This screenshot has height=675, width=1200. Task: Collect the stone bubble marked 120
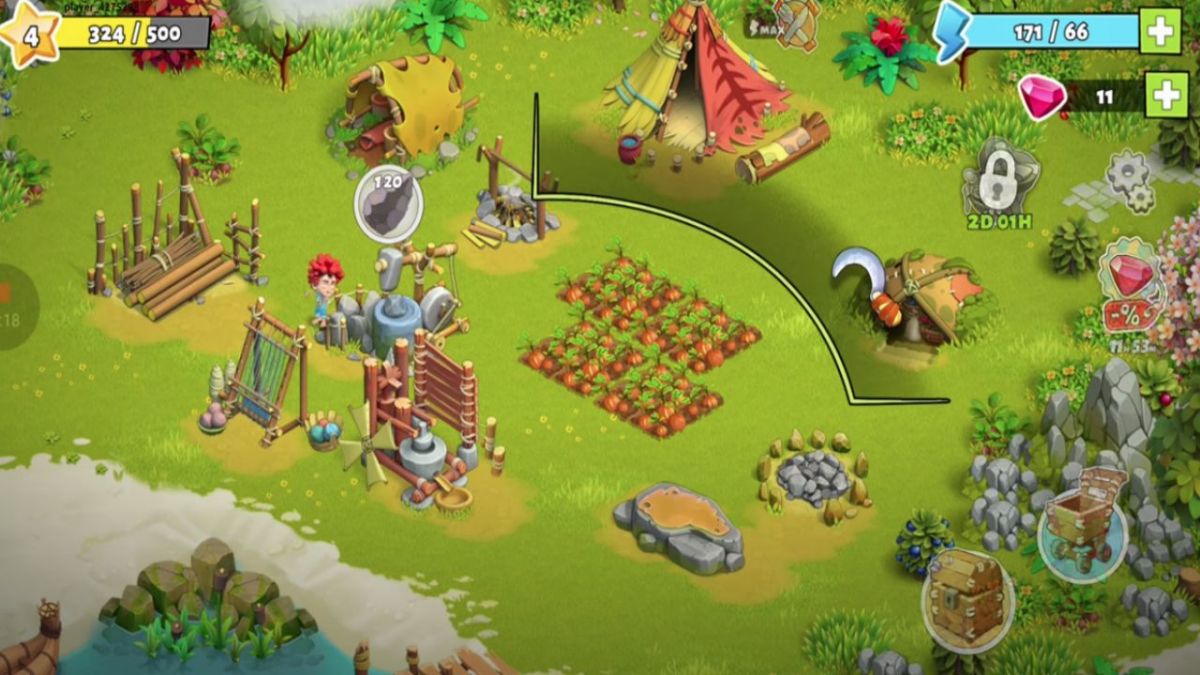389,204
